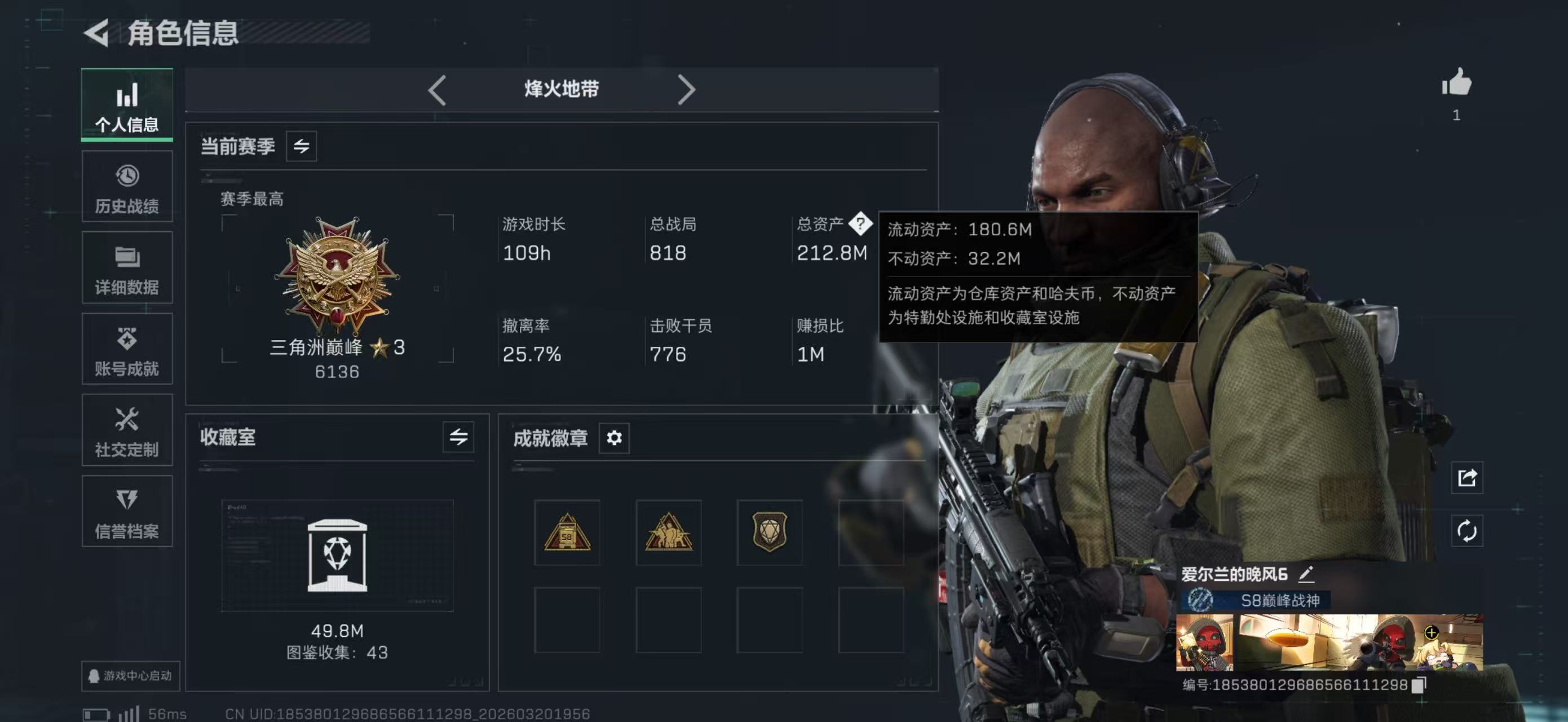The width and height of the screenshot is (1568, 722).
Task: Toggle the 当前赛季 season switch button
Action: [301, 146]
